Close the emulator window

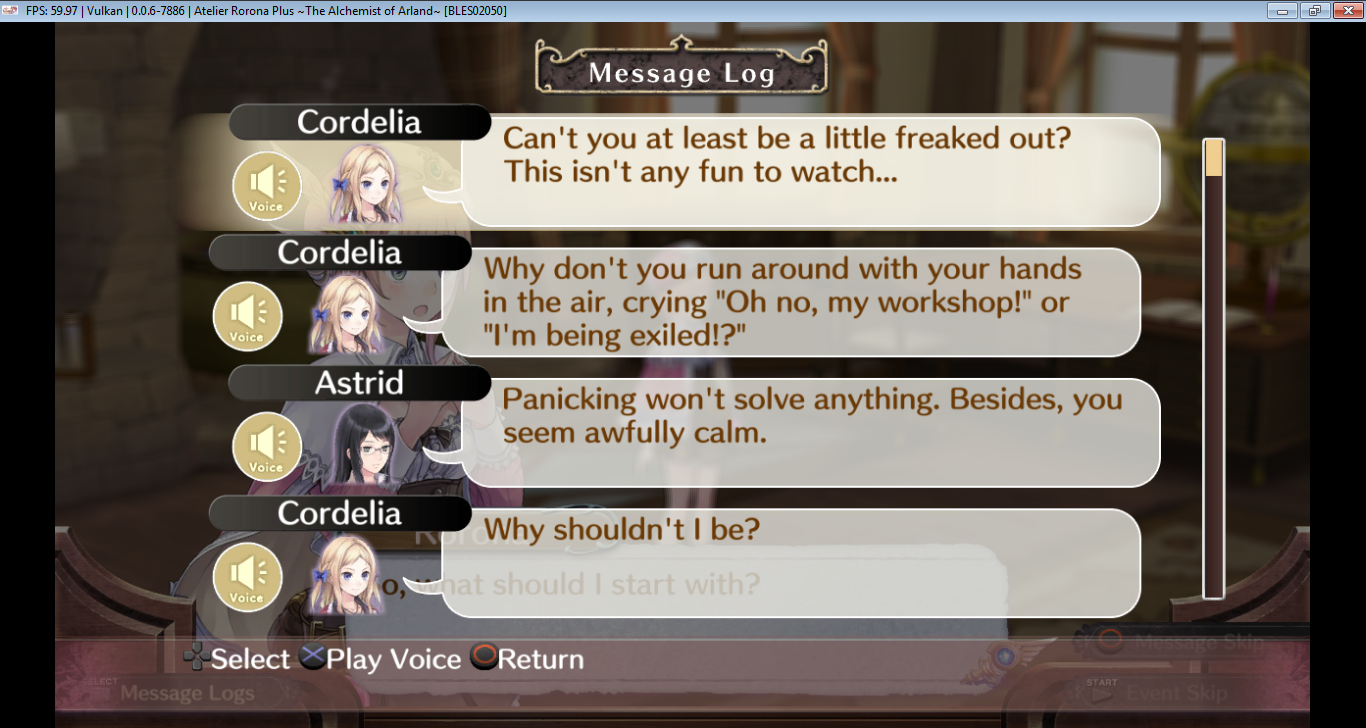click(1344, 10)
